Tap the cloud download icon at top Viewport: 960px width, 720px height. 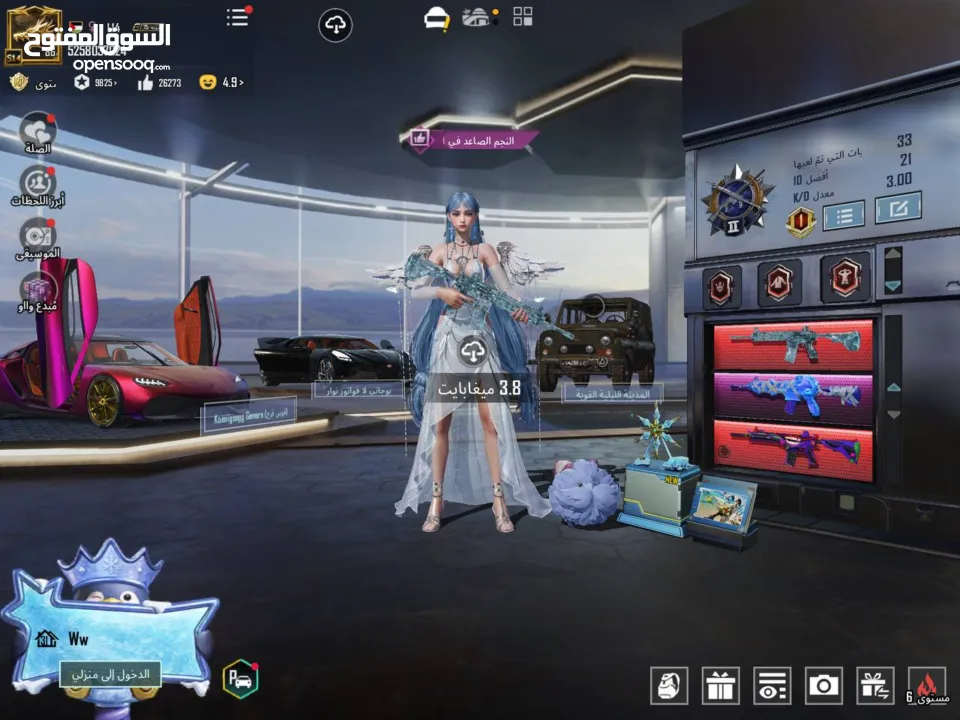[x=335, y=25]
